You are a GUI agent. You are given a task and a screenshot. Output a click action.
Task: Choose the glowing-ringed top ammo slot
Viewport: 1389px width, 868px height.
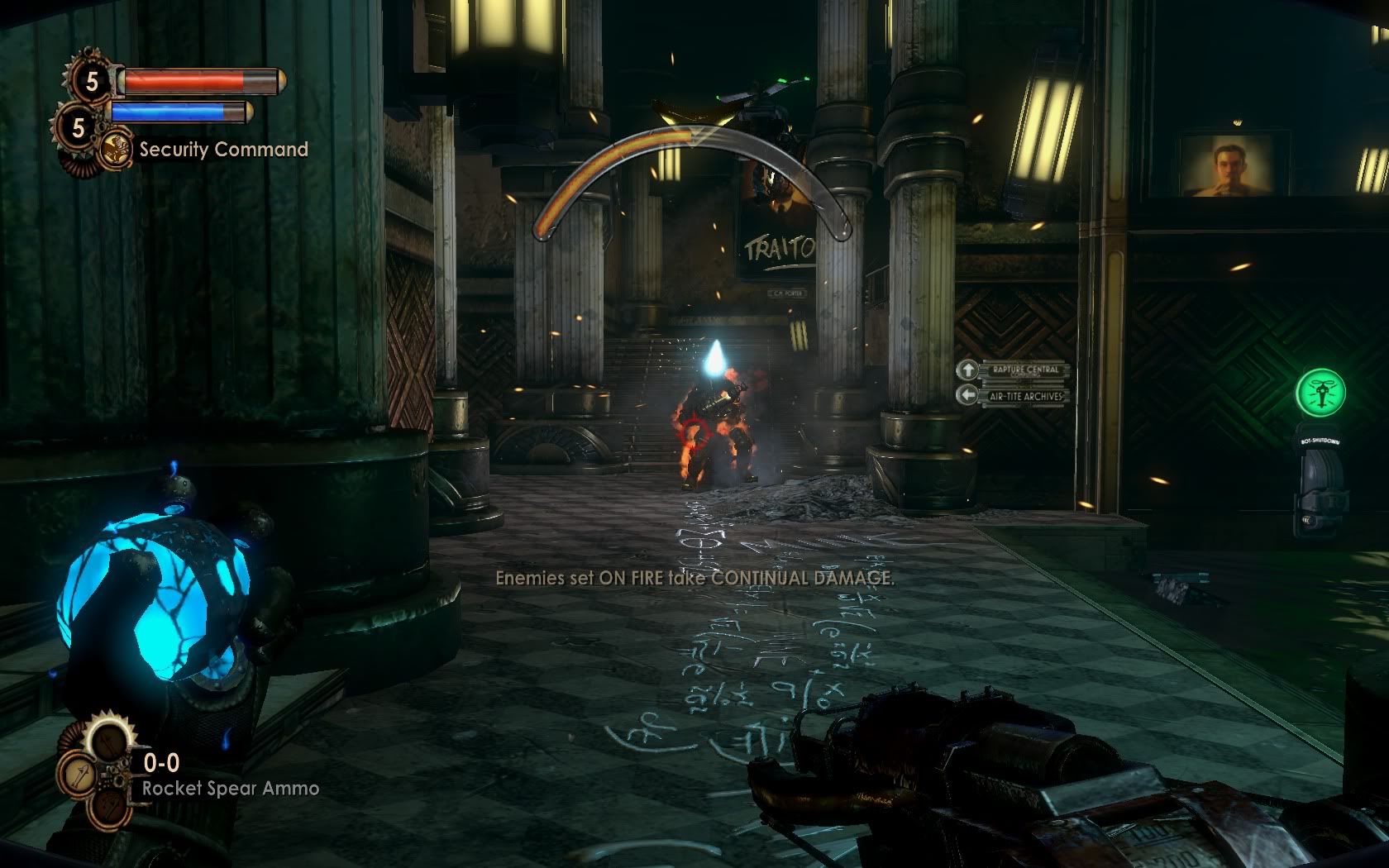pos(108,742)
